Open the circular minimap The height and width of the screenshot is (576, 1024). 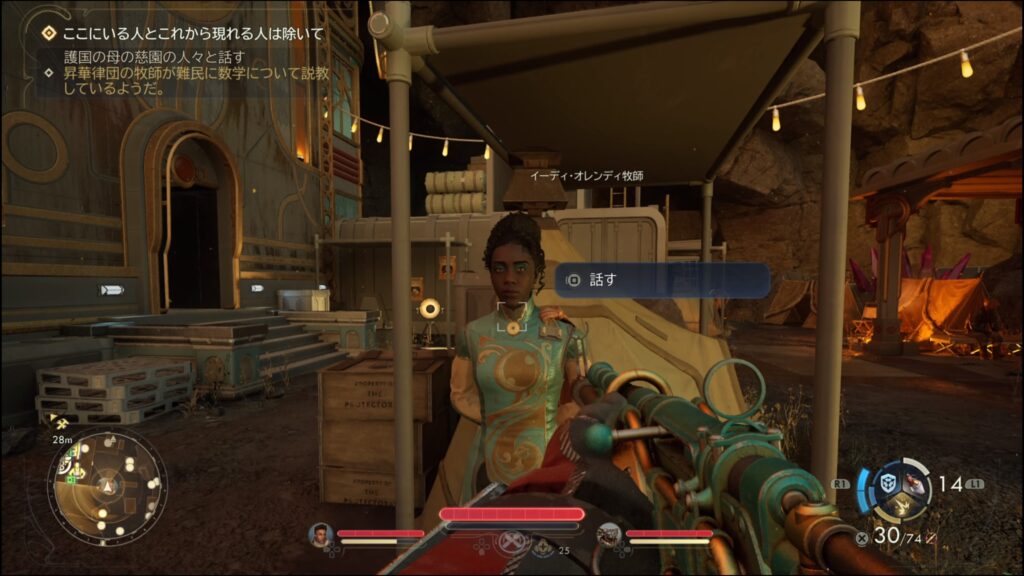point(107,486)
